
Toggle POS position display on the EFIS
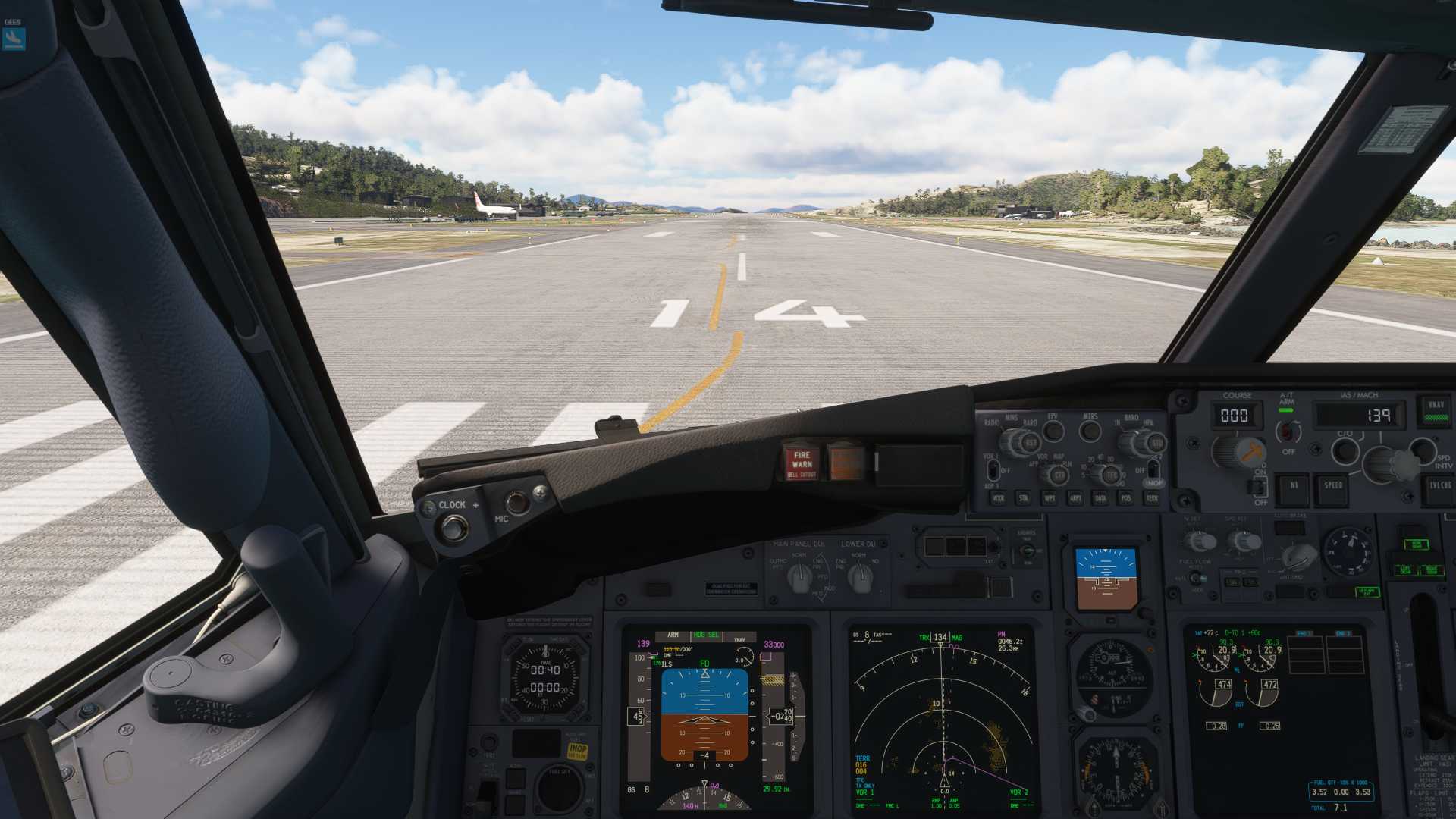(x=1126, y=498)
